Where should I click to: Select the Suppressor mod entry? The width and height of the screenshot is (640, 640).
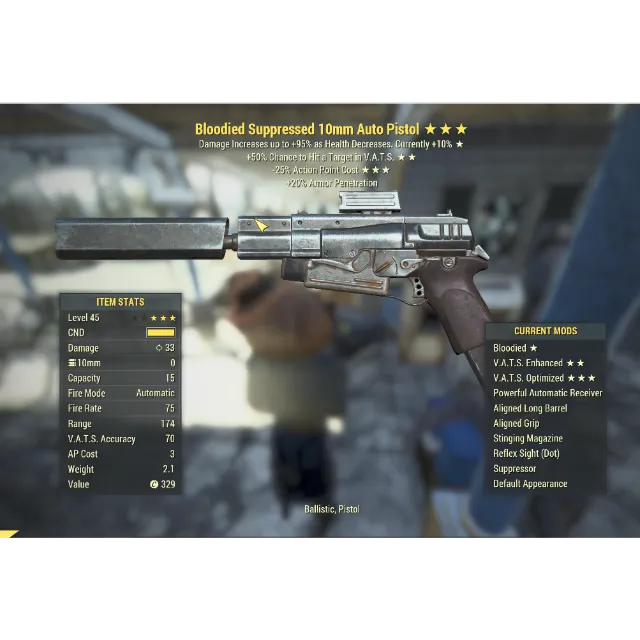pyautogui.click(x=514, y=468)
